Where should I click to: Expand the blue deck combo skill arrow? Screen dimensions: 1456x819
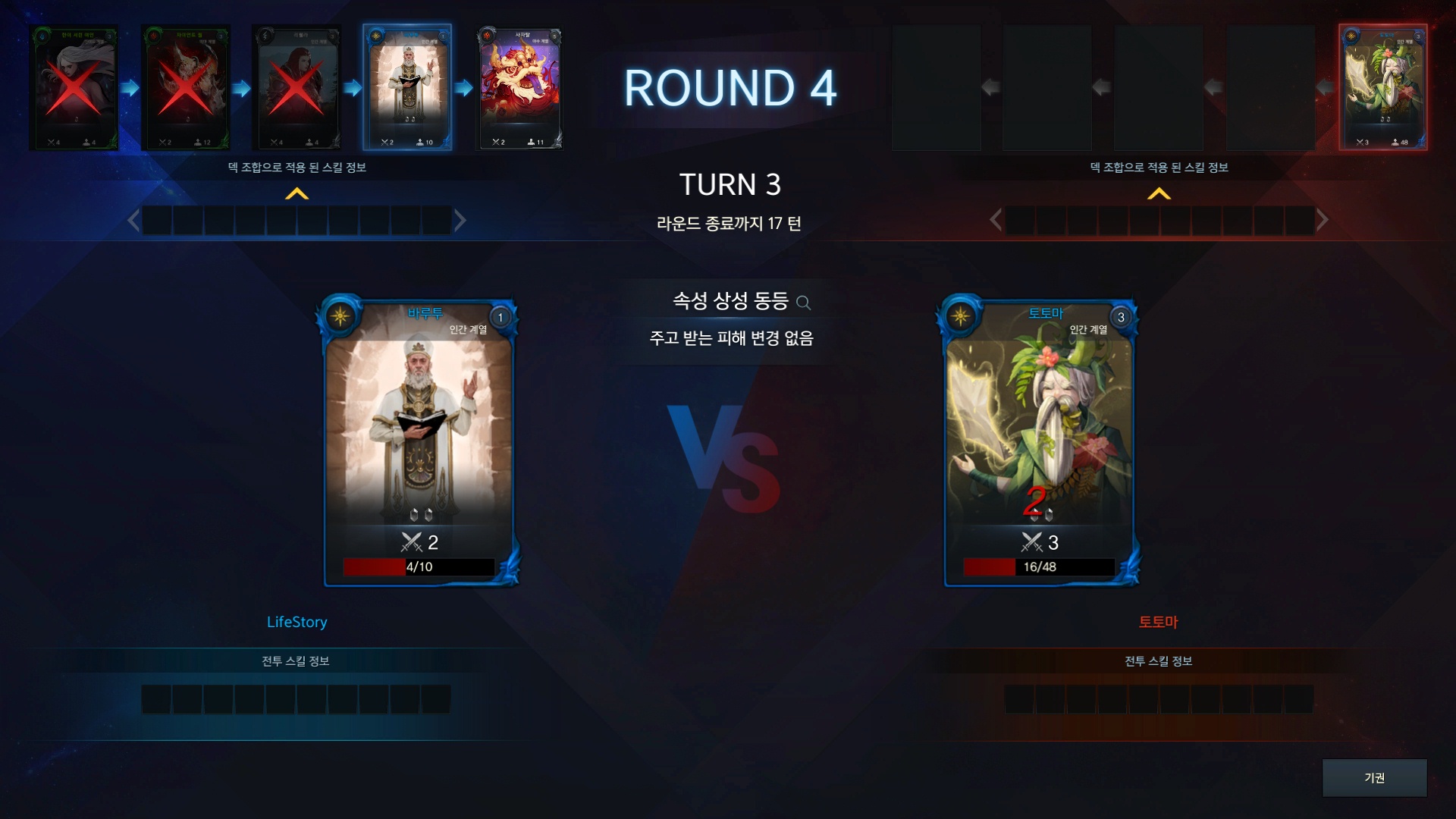[x=297, y=194]
